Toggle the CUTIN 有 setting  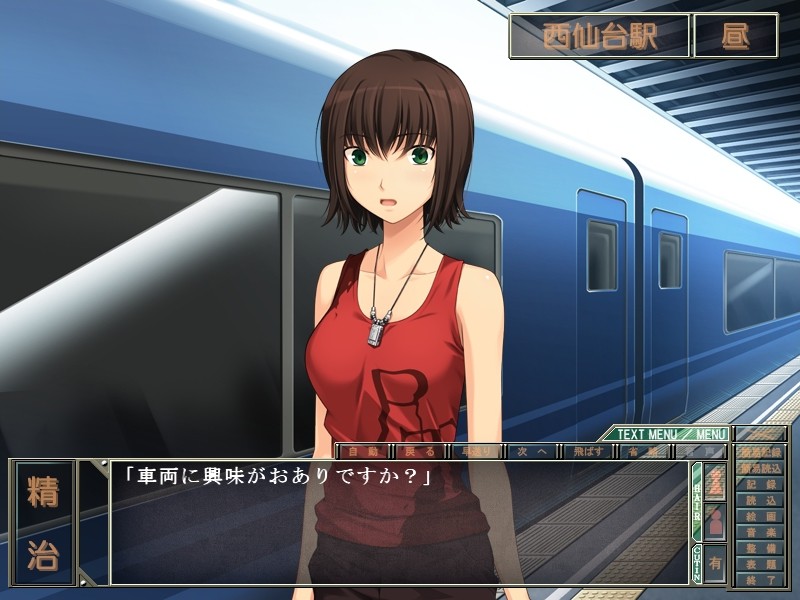[x=715, y=564]
